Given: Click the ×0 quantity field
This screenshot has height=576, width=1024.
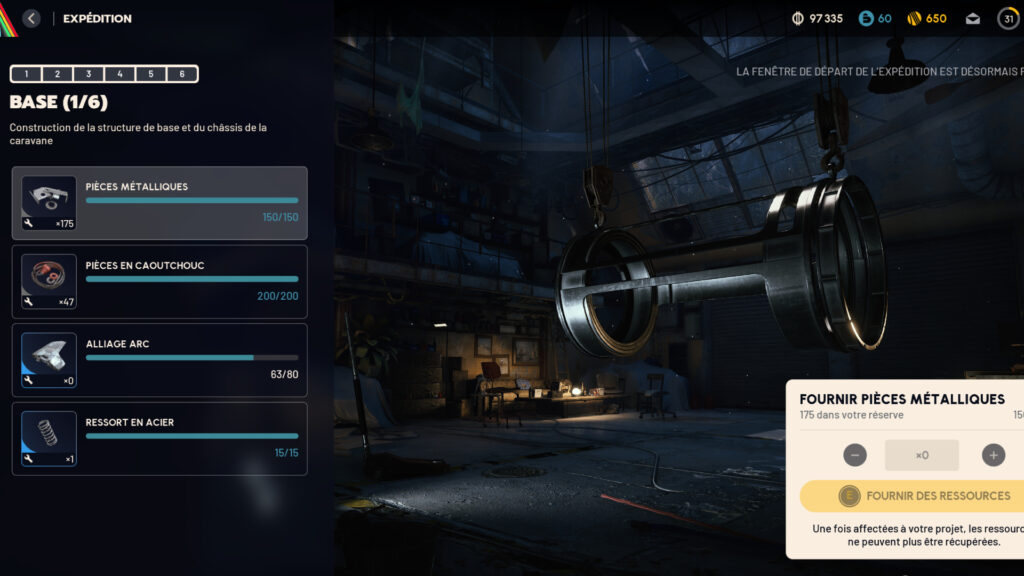Looking at the screenshot, I should pos(922,455).
